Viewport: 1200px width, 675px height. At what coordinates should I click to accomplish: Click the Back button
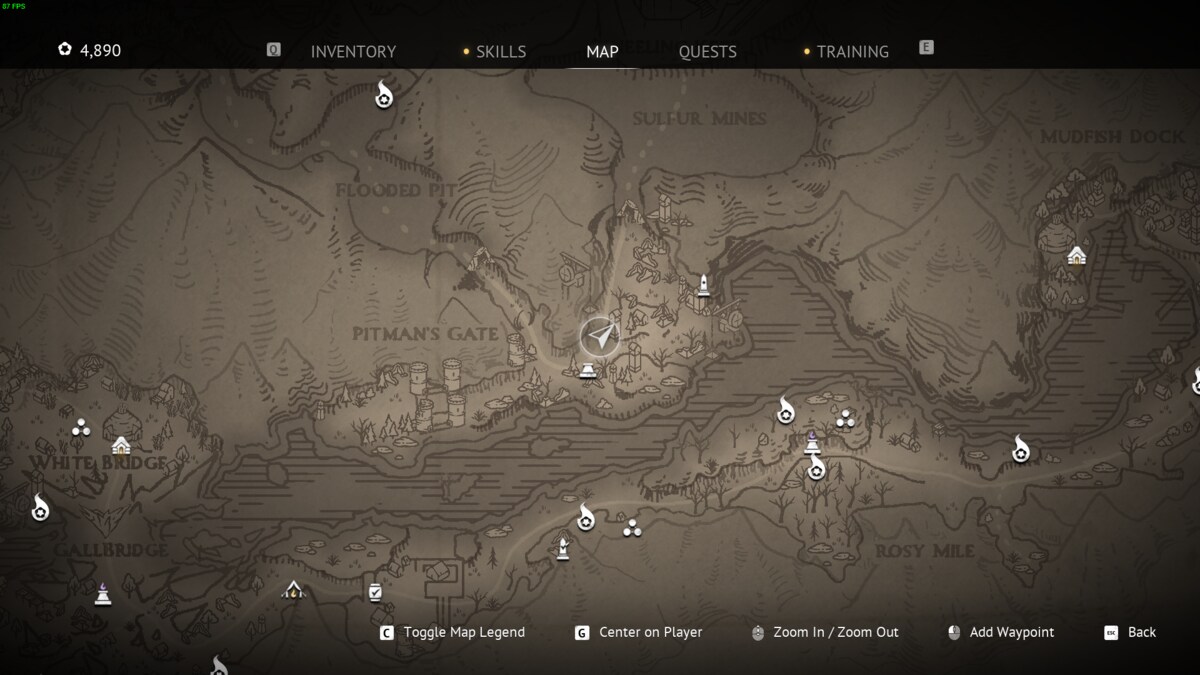point(1141,632)
